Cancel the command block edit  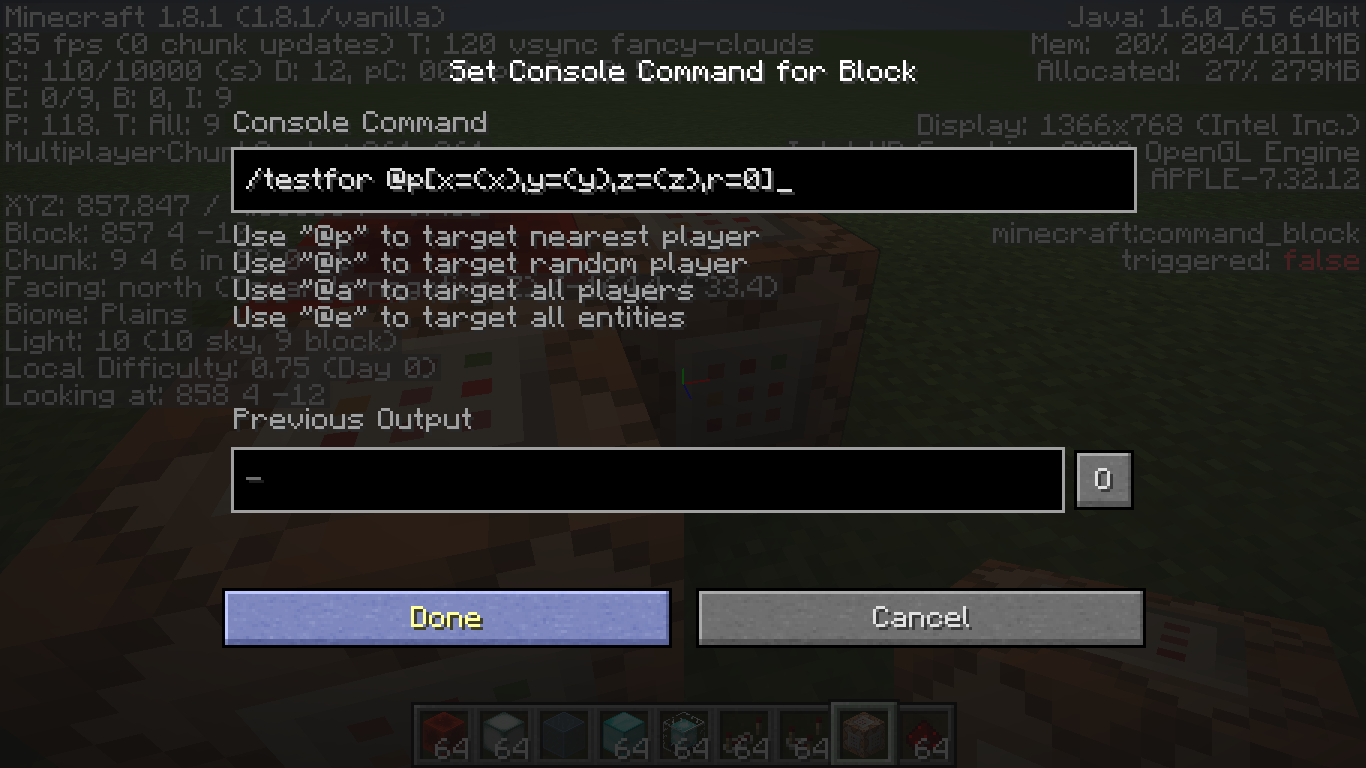click(x=920, y=617)
